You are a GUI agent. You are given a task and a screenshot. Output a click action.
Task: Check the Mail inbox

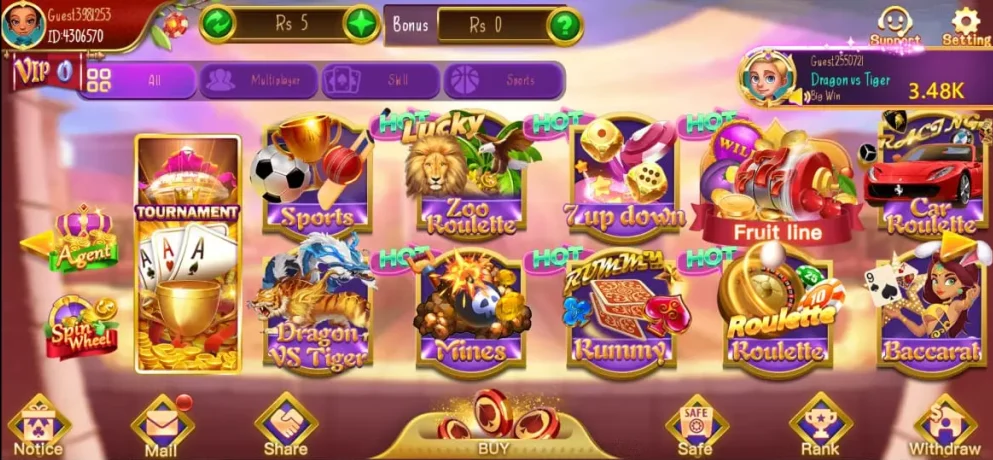pos(161,427)
